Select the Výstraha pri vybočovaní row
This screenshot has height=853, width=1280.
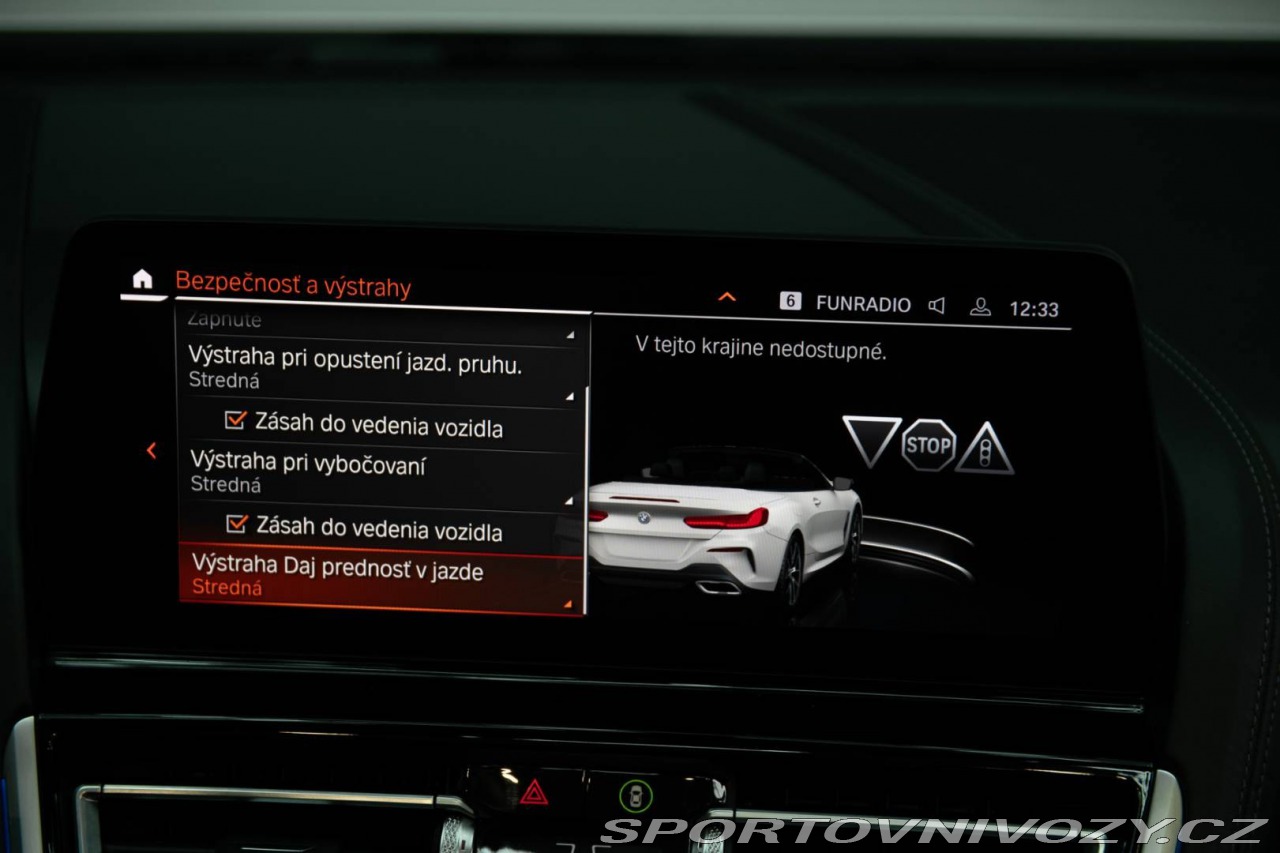click(380, 473)
